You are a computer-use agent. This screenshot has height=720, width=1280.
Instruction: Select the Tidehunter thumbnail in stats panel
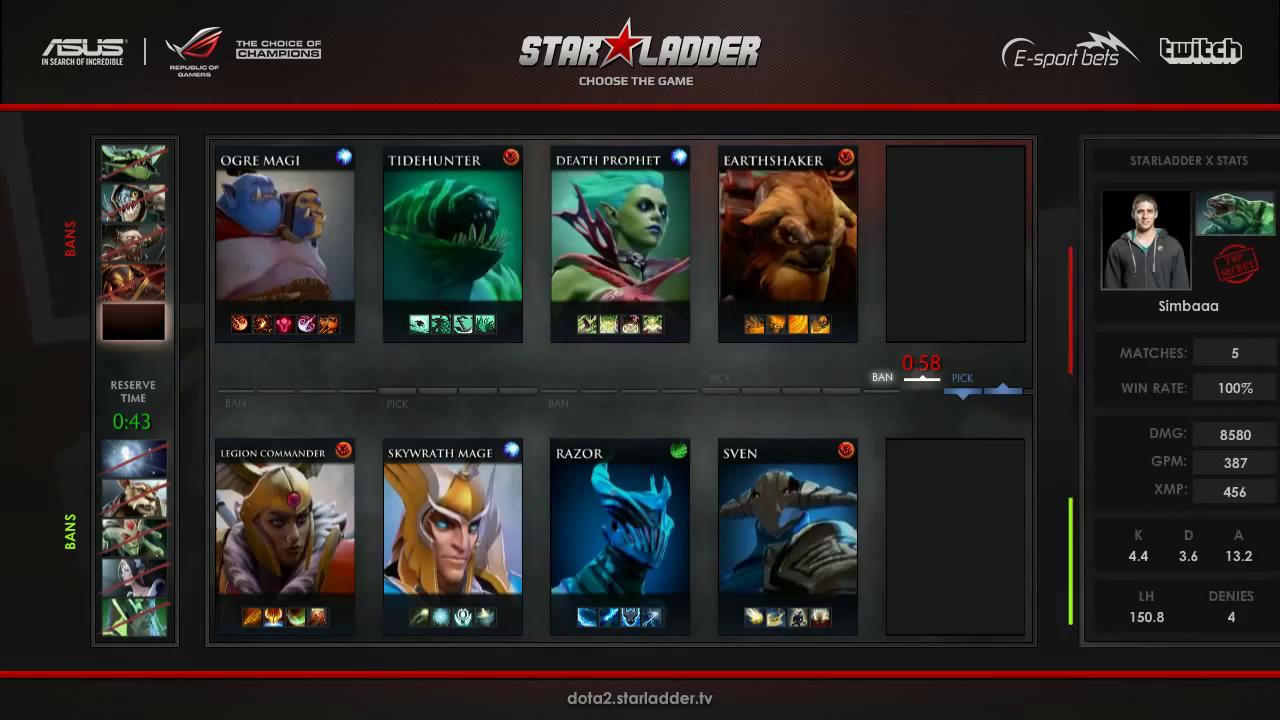point(1235,213)
